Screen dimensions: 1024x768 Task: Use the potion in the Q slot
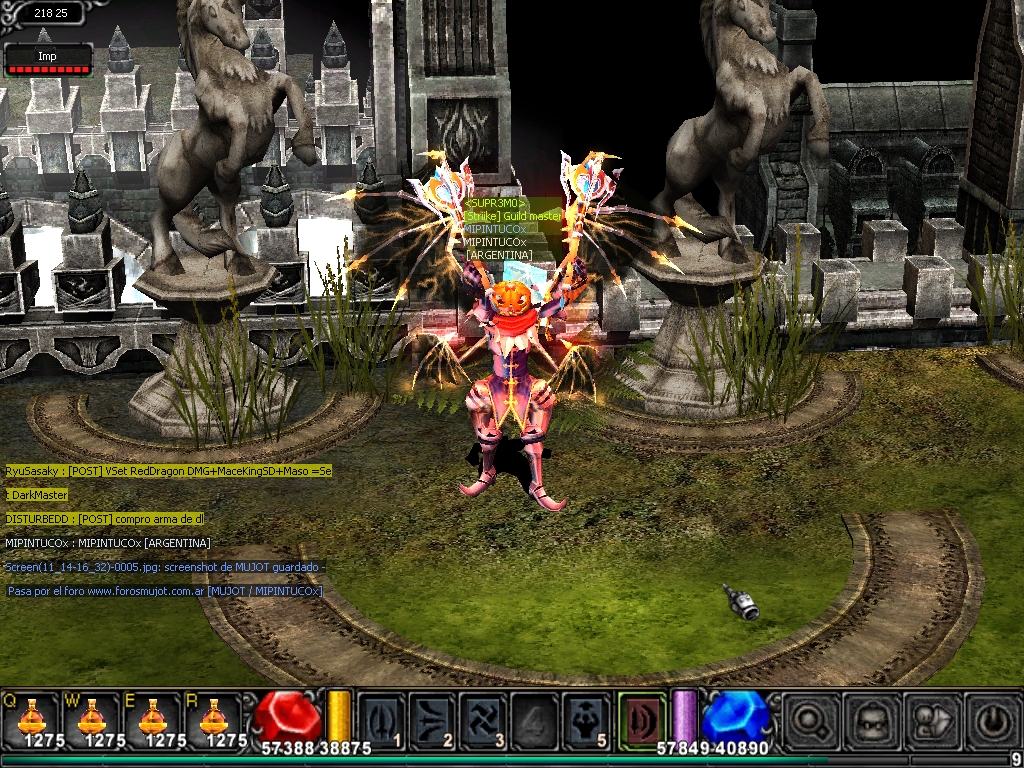[30, 719]
